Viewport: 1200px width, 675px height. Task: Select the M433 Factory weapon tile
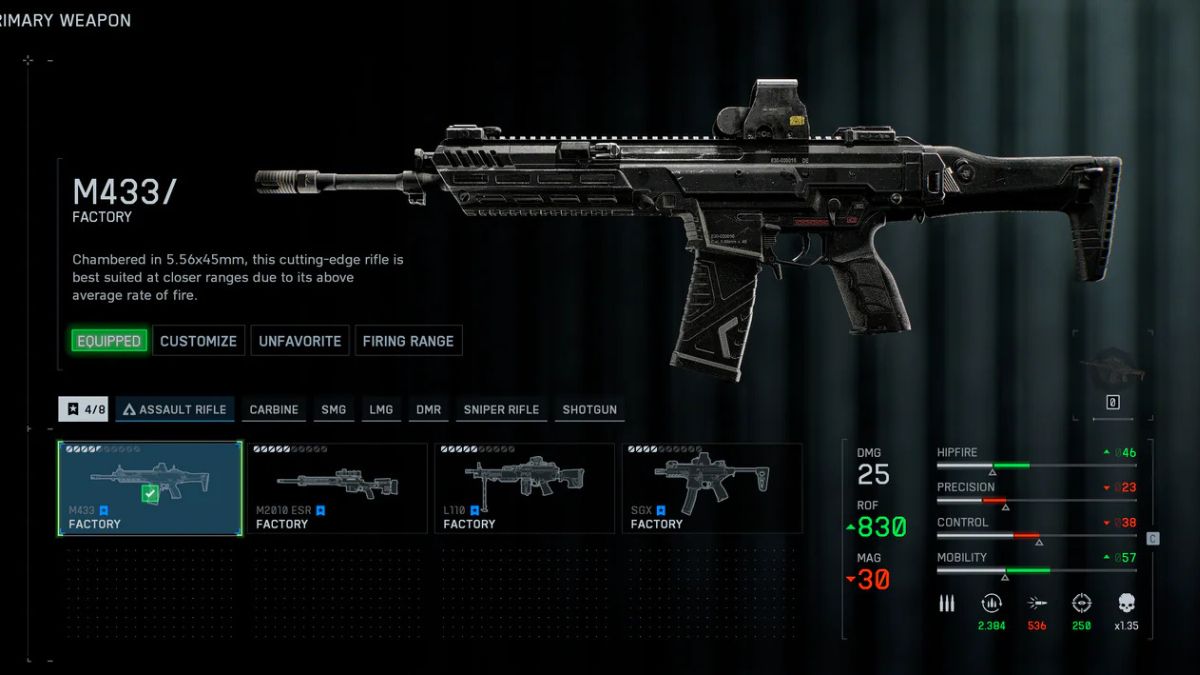[150, 488]
